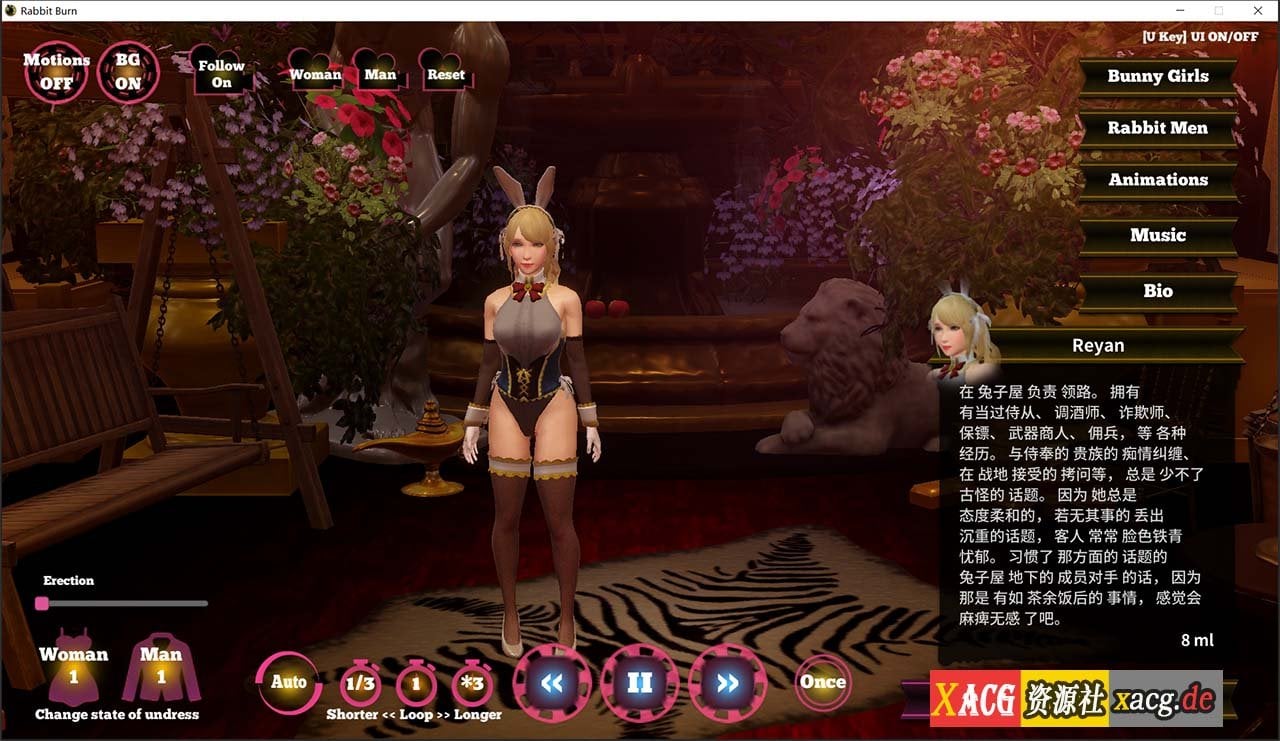Open the Rabbit Men panel
The image size is (1280, 741).
tap(1158, 128)
